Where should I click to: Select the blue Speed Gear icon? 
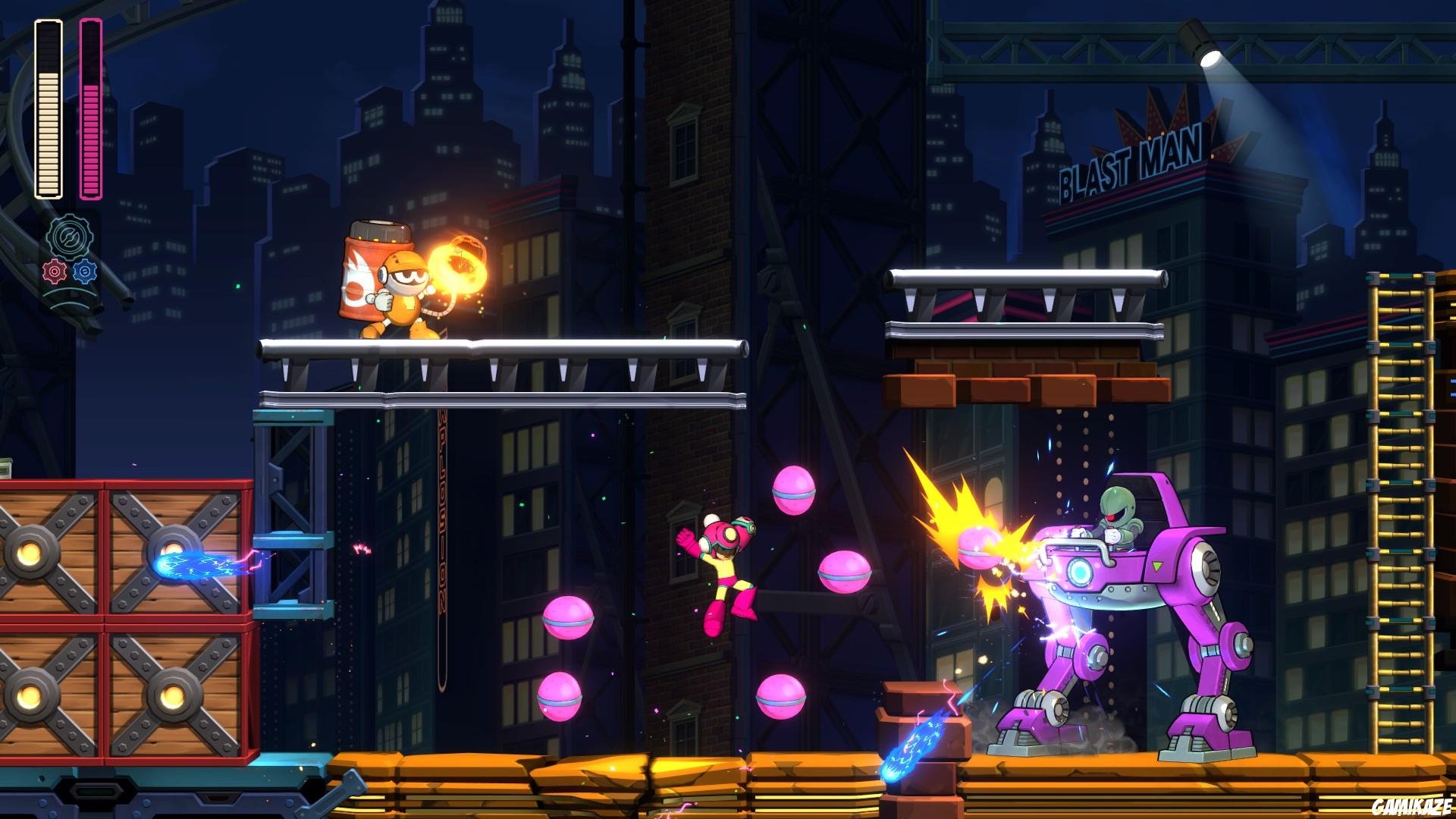pyautogui.click(x=84, y=271)
